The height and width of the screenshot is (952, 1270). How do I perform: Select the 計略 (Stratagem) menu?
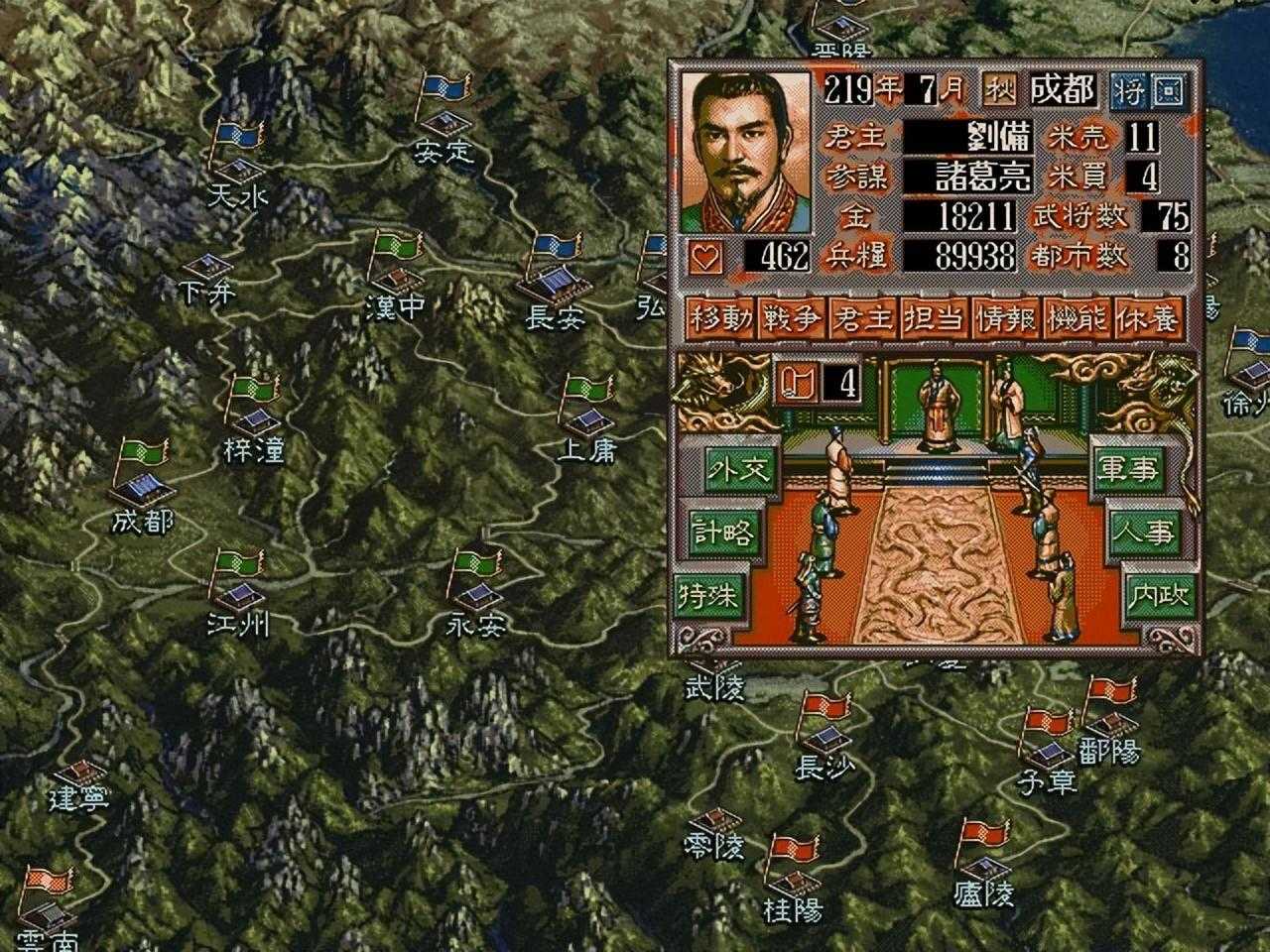(x=722, y=534)
